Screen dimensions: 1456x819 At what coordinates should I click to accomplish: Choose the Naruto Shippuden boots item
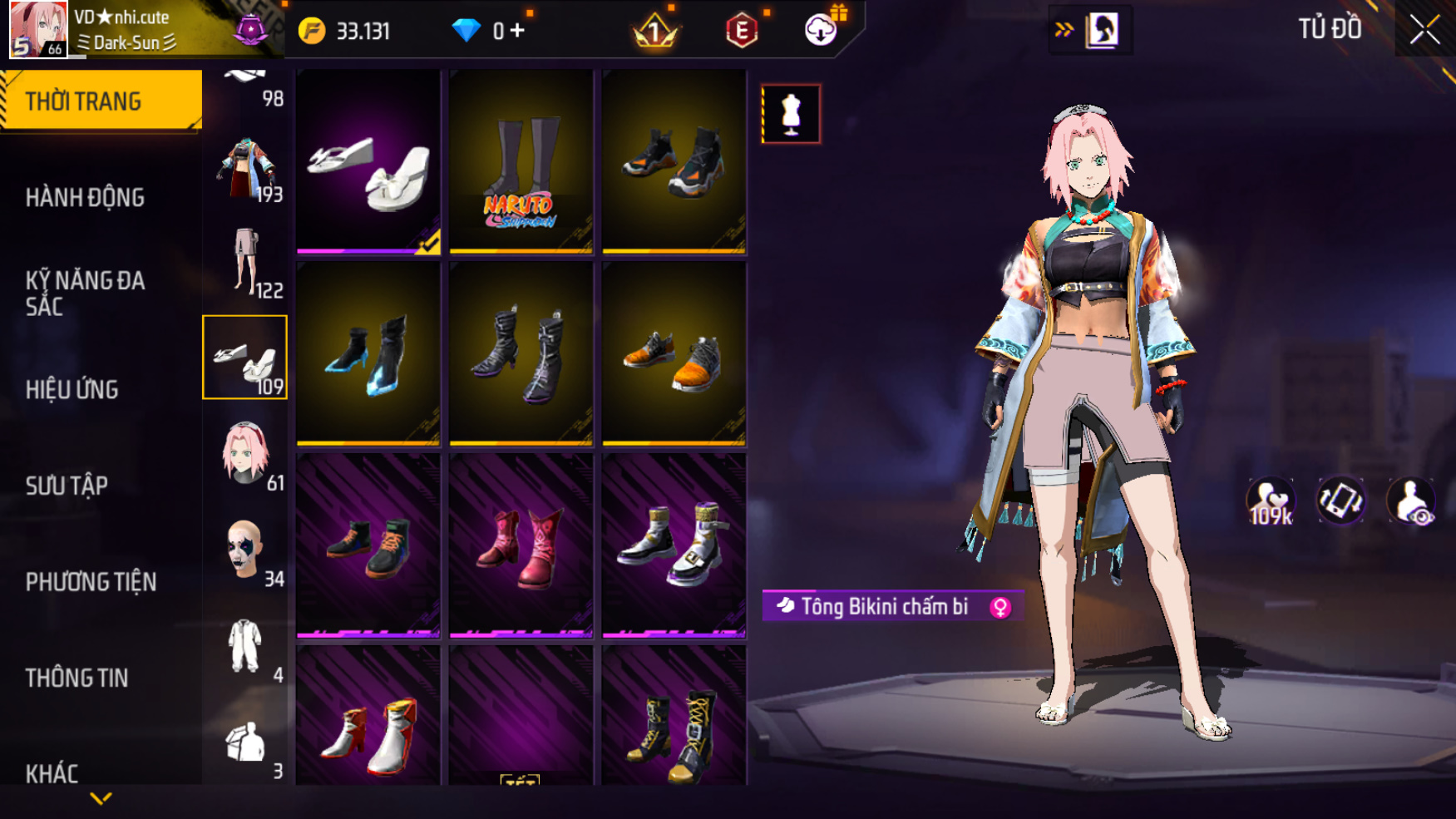tap(521, 161)
